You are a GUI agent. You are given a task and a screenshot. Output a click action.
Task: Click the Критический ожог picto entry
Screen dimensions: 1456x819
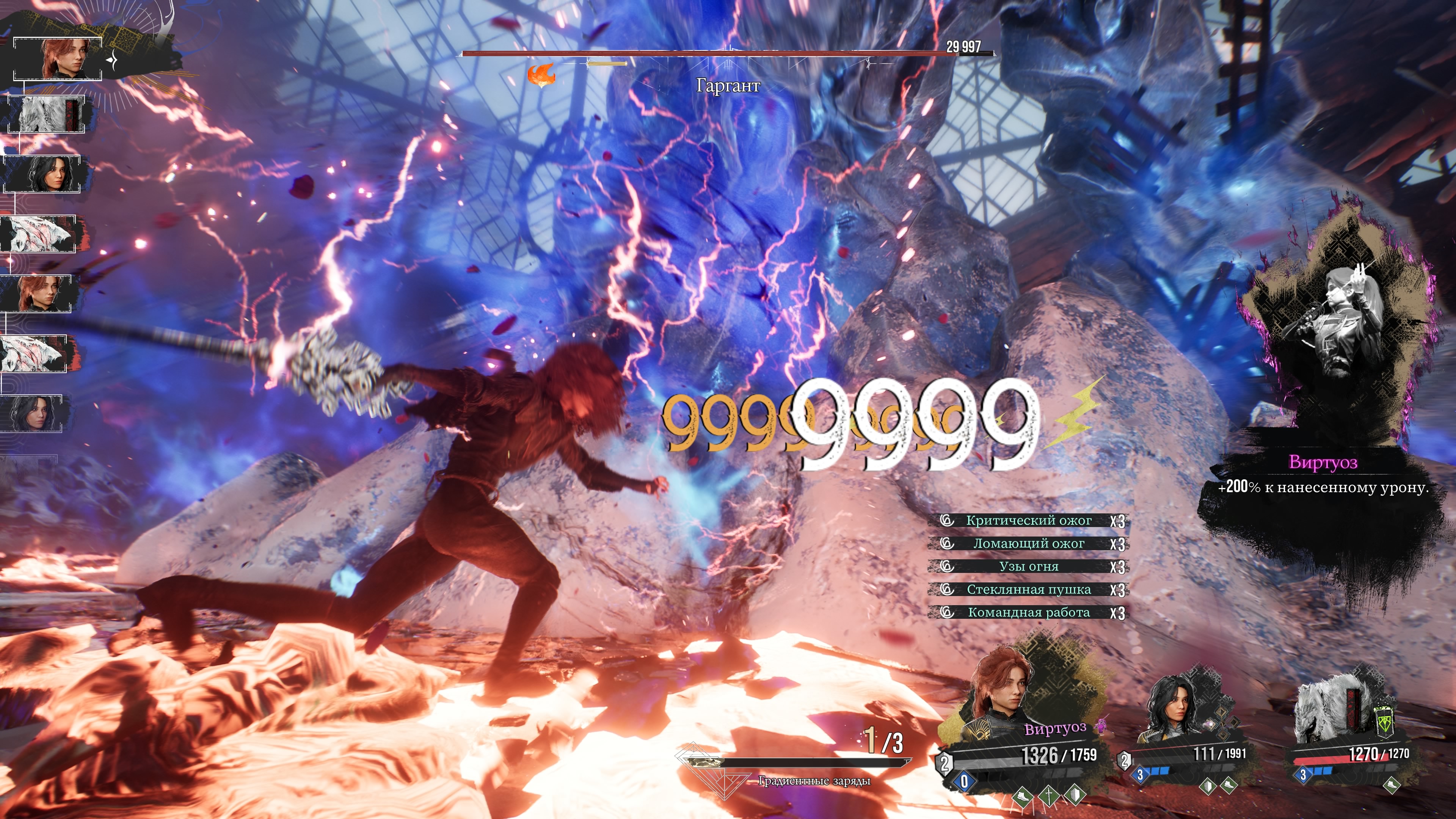coord(1028,521)
